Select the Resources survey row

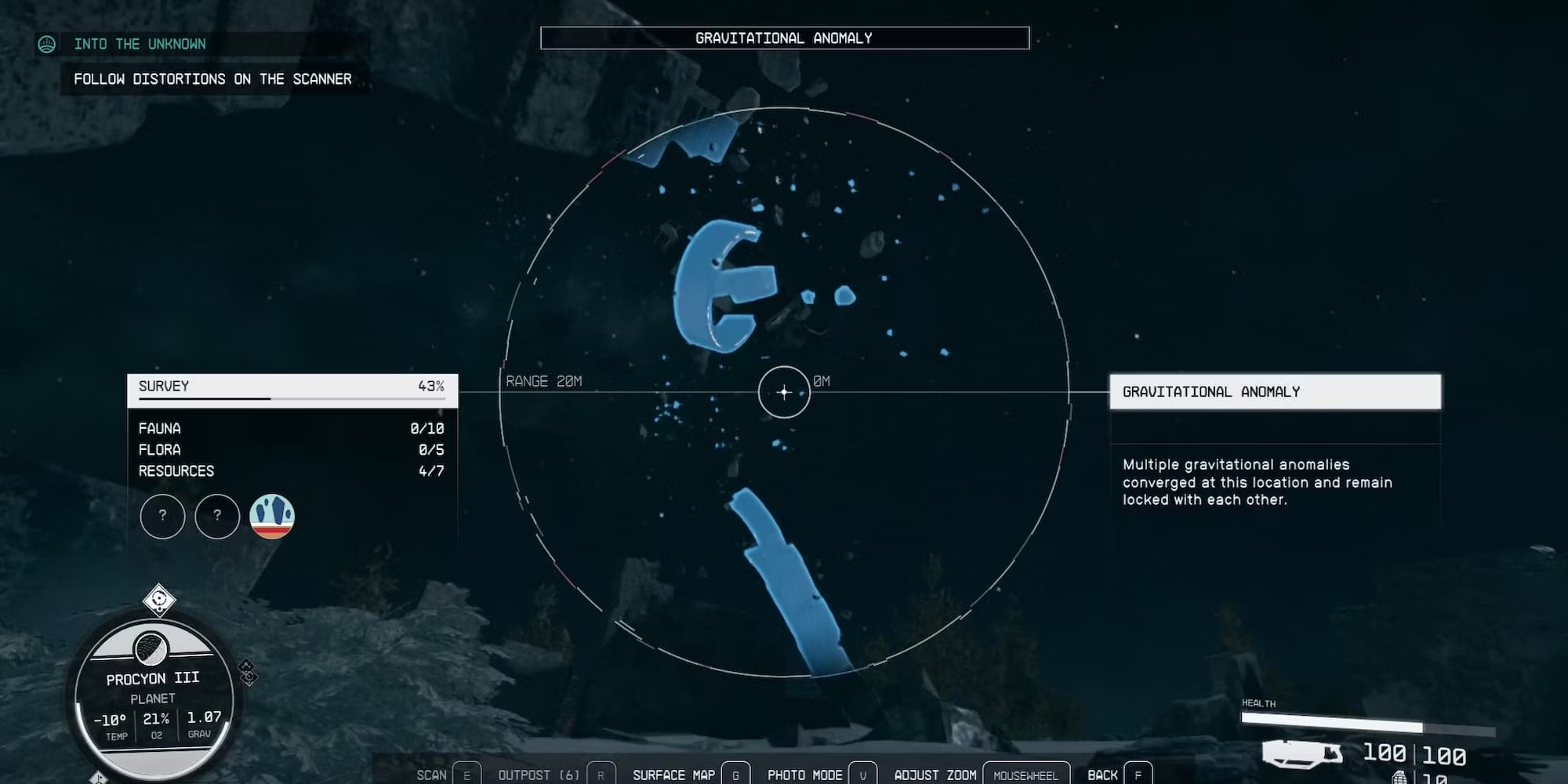tap(292, 471)
